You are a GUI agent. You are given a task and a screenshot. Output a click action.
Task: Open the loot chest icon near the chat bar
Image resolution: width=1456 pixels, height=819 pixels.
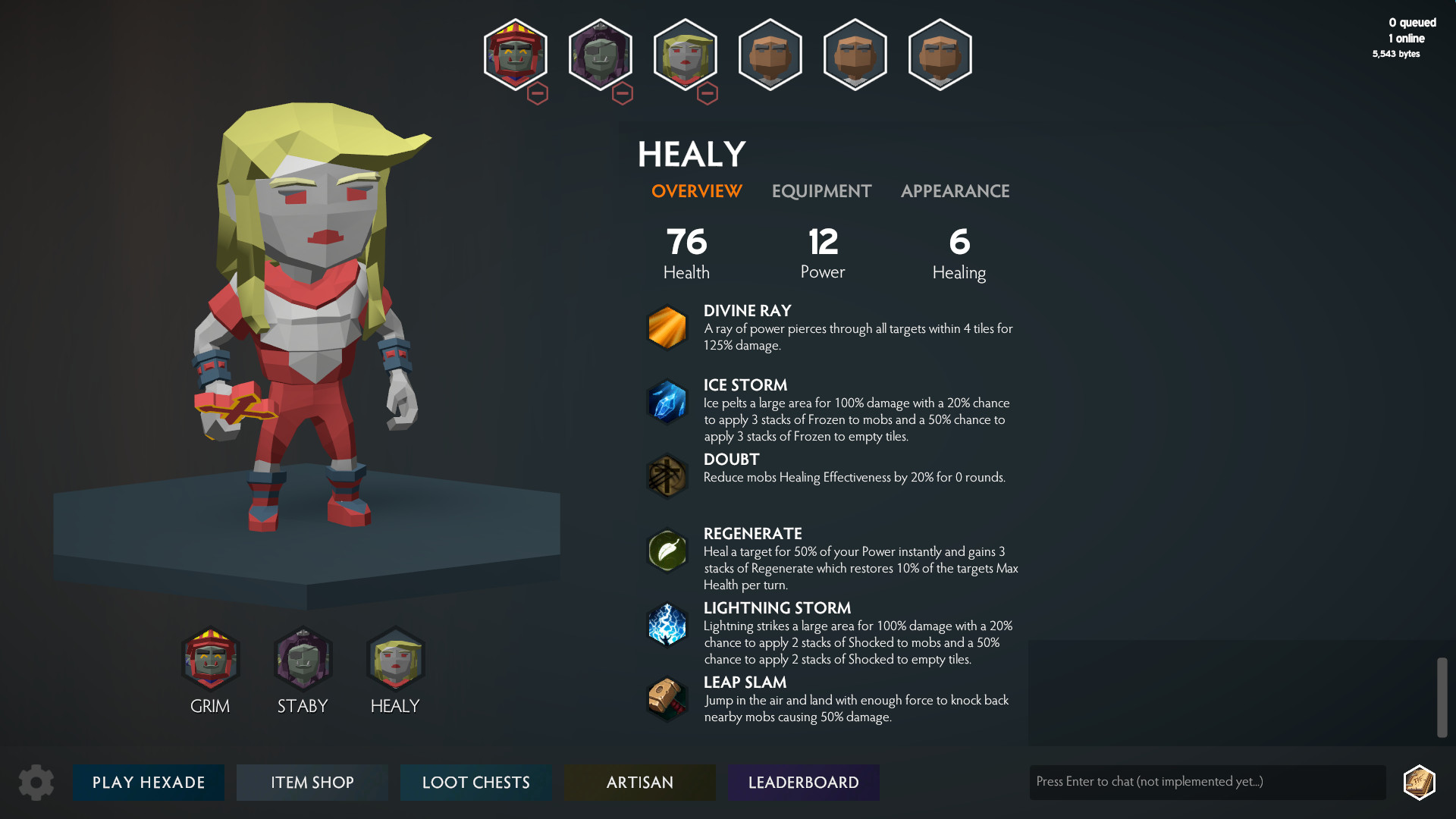pos(1420,782)
